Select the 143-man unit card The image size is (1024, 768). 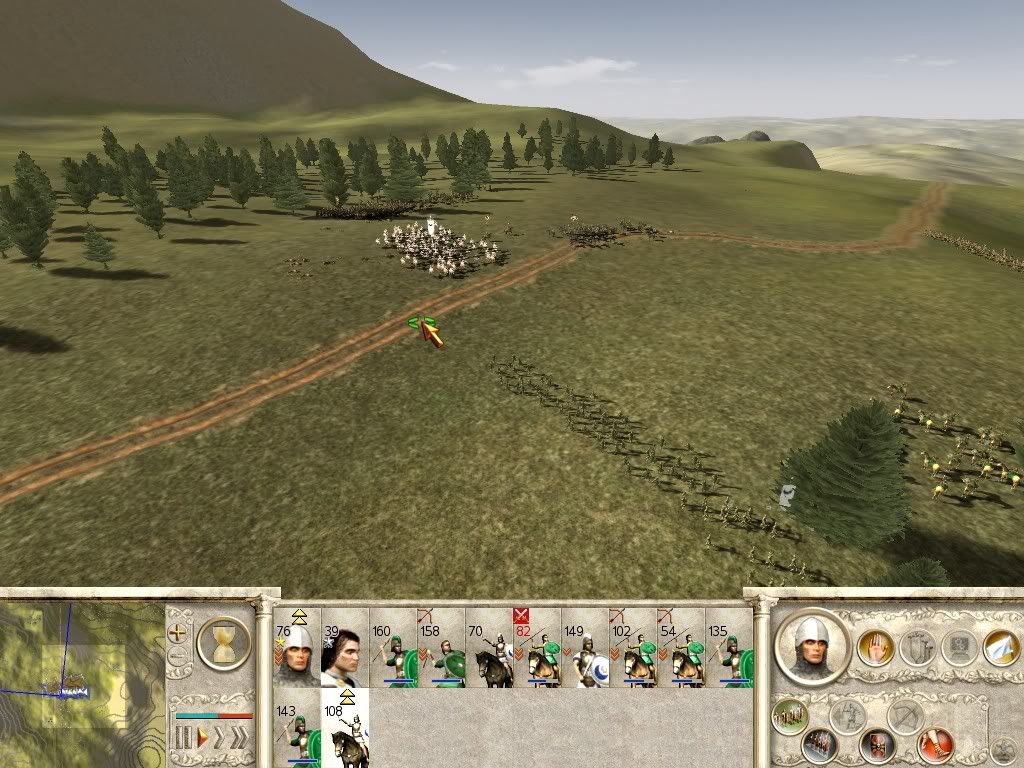[x=297, y=728]
